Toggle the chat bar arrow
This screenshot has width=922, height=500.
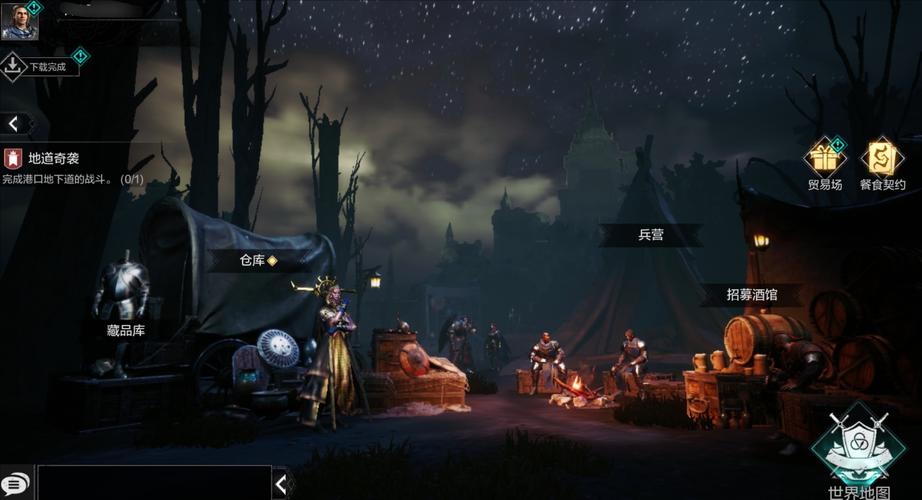282,484
